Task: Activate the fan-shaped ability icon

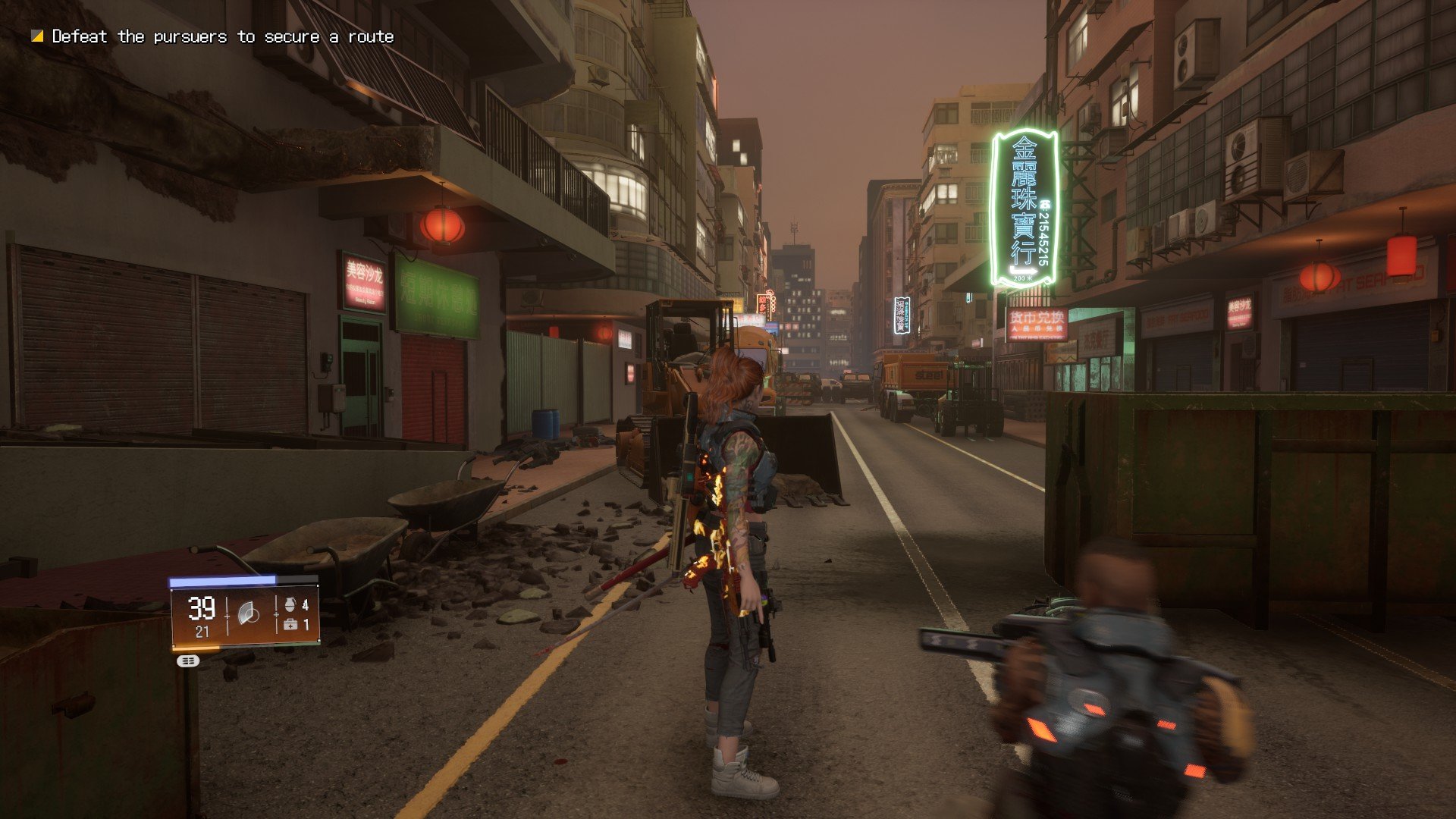Action: 249,613
